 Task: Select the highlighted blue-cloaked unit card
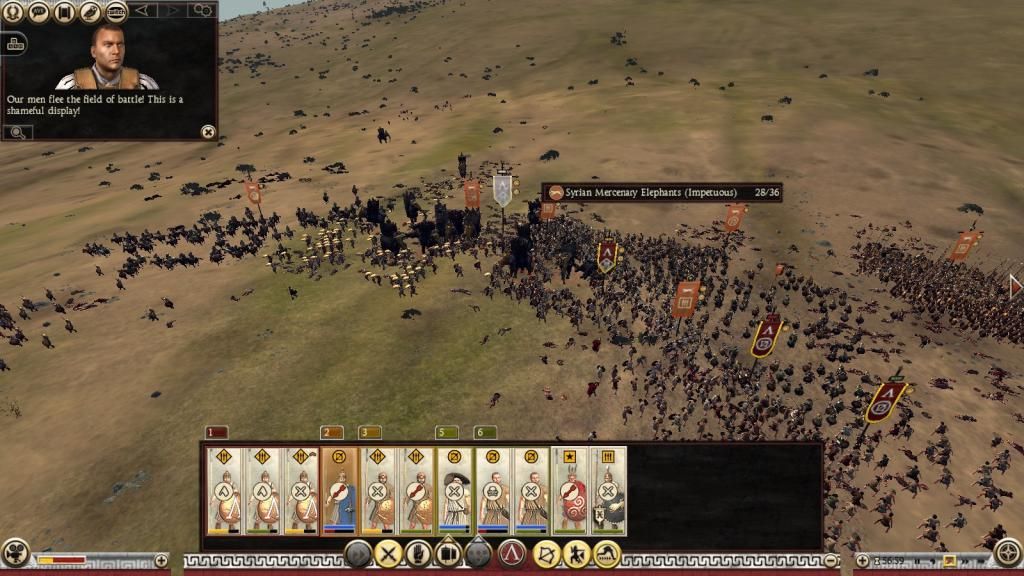coord(339,490)
